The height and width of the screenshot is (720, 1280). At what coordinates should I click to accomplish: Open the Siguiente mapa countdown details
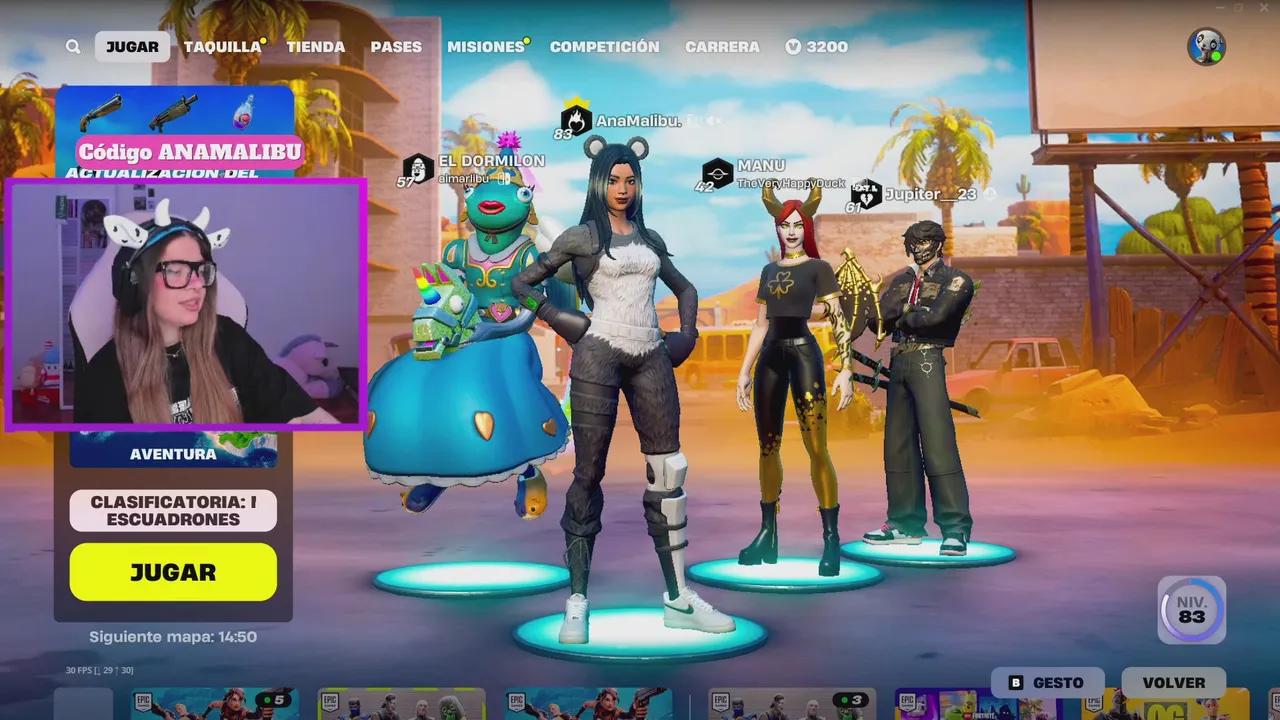click(x=172, y=636)
